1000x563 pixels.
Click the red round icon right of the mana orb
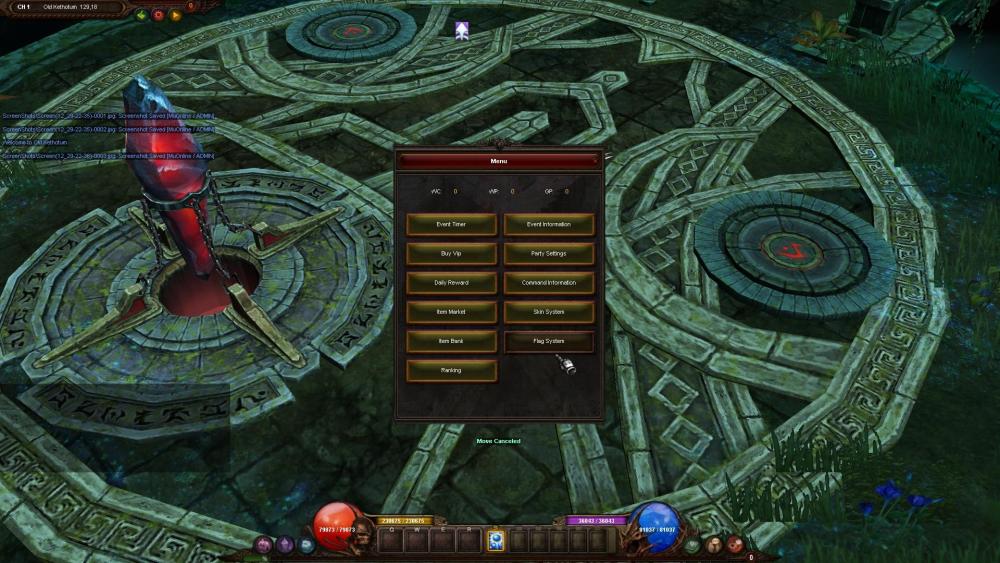point(736,544)
